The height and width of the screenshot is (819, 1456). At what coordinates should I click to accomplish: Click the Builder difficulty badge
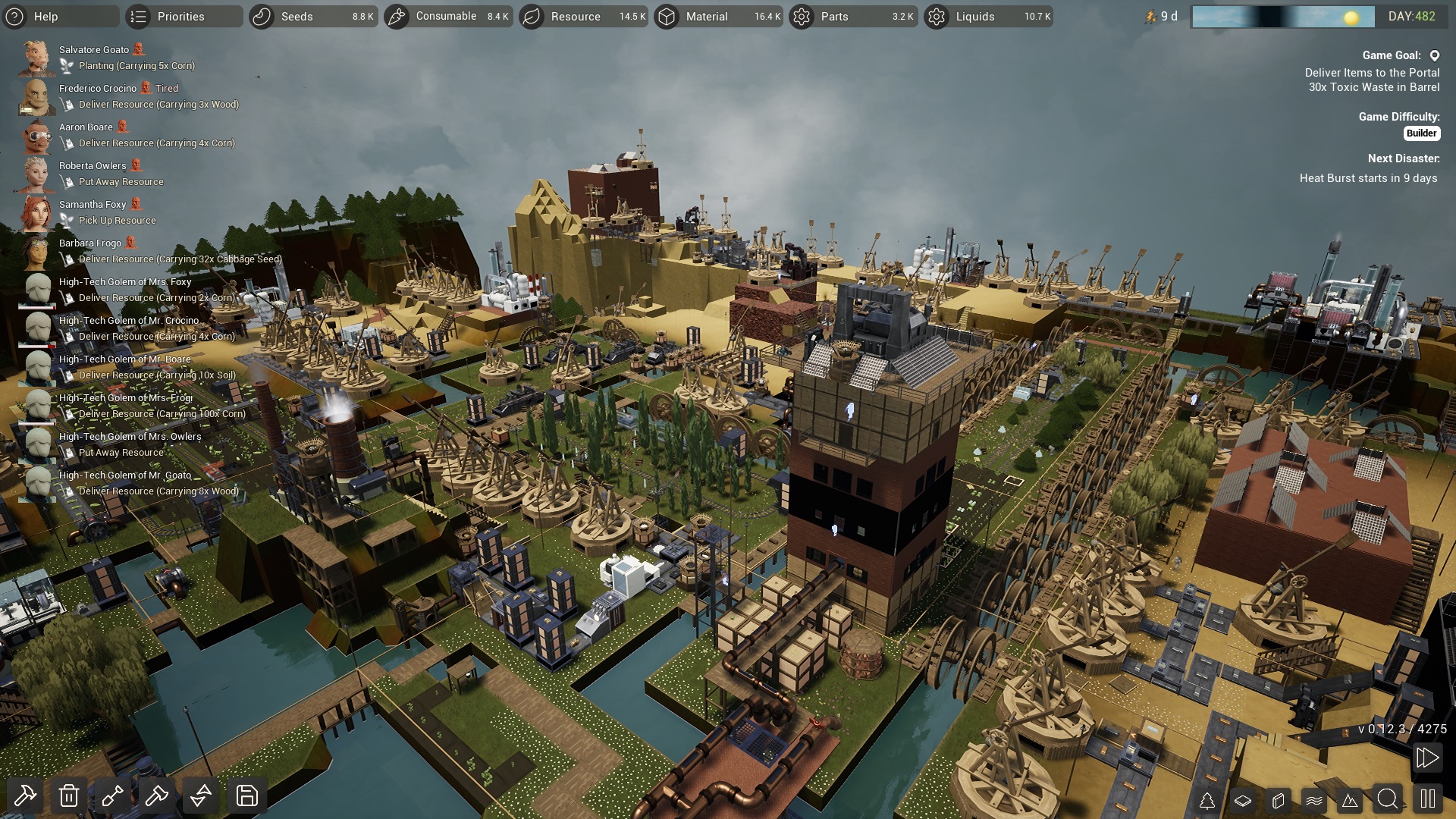pyautogui.click(x=1423, y=133)
